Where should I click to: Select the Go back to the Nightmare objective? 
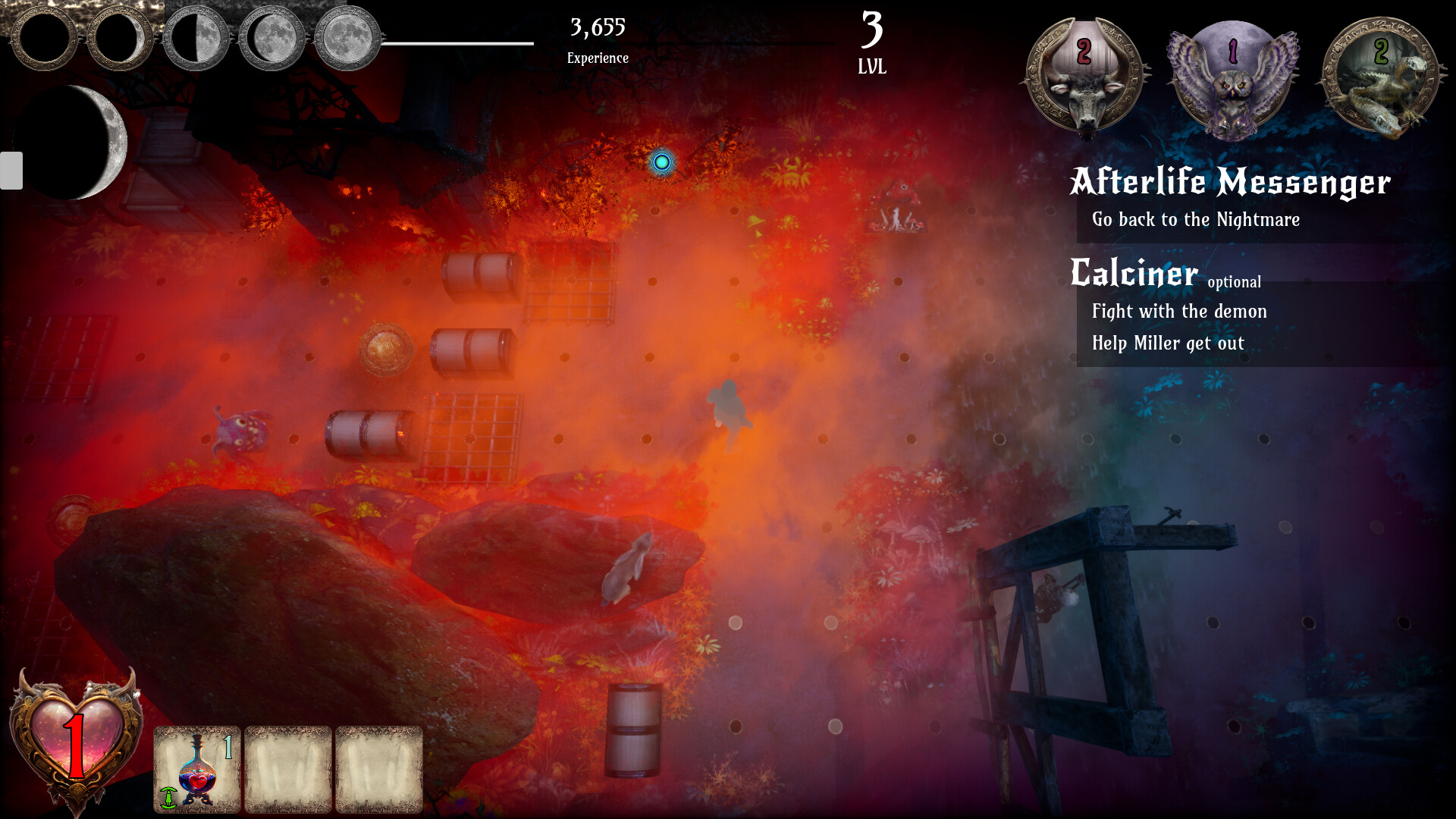[x=1195, y=220]
